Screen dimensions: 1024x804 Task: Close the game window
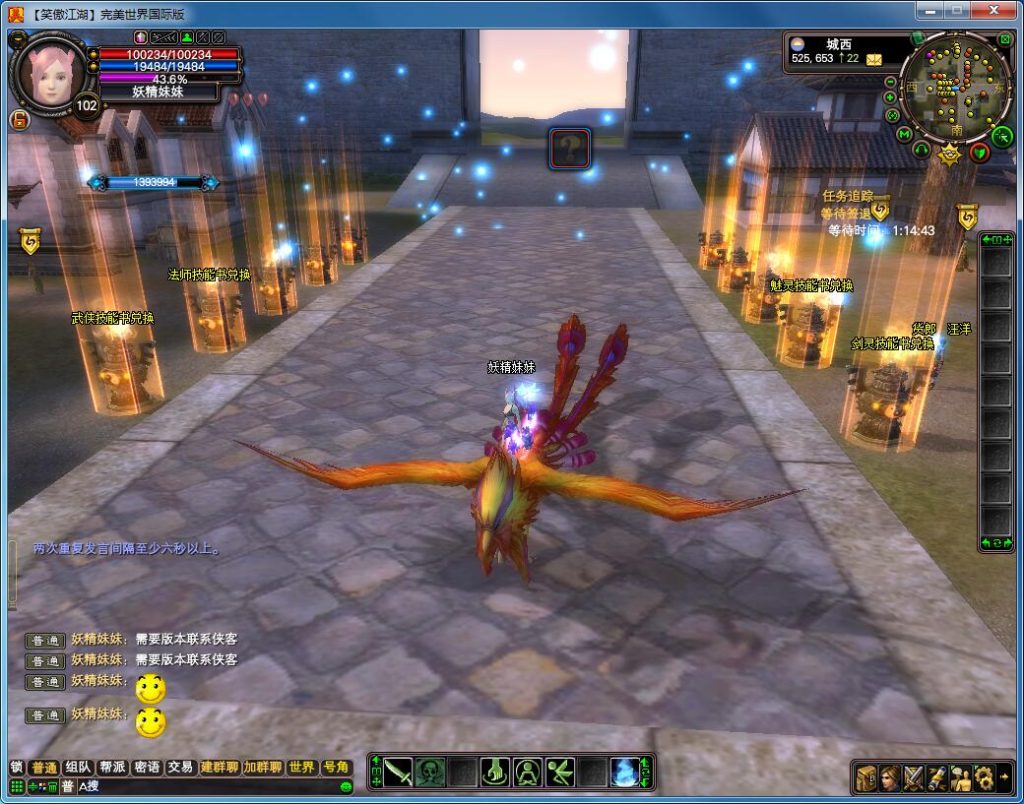pos(994,10)
